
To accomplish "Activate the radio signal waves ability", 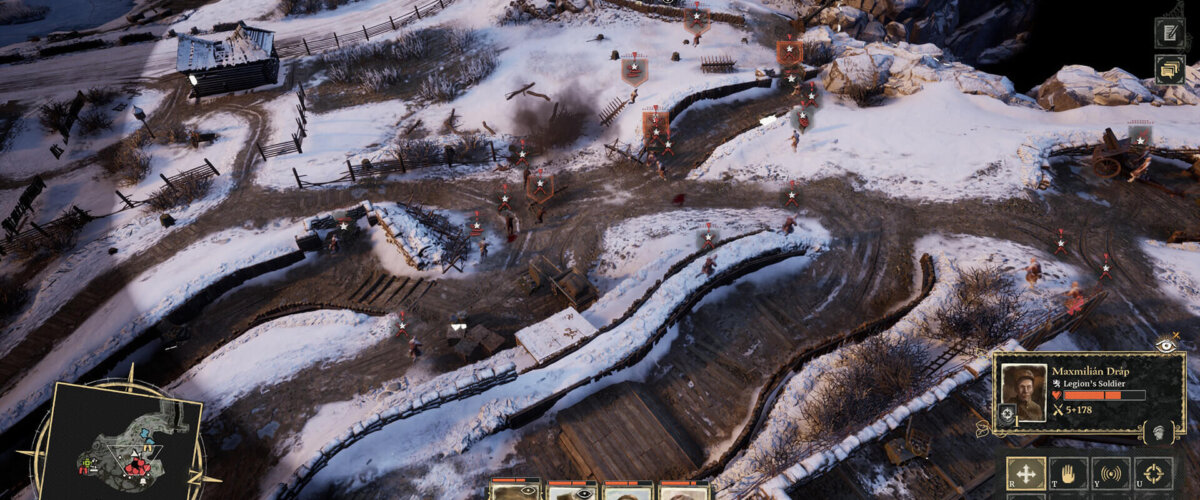I will click(1110, 473).
